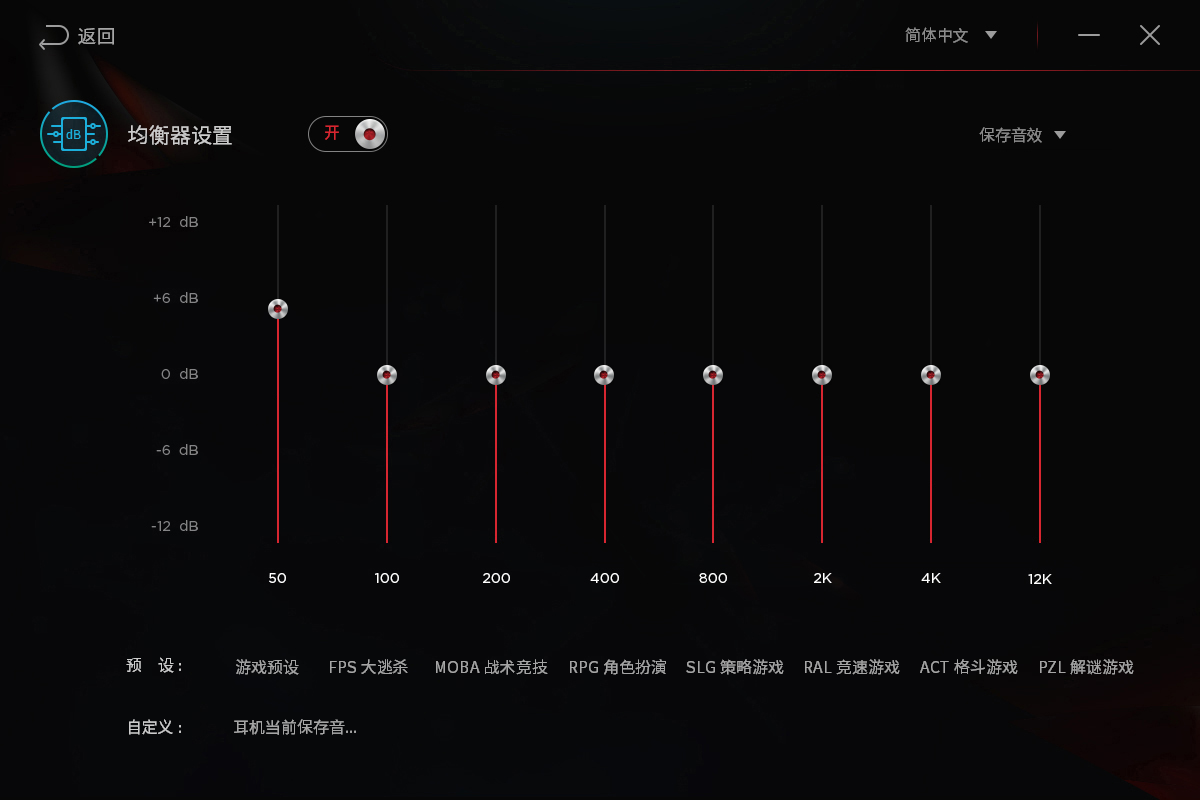Screen dimensions: 1200x800
Task: Click the 400 Hz slider knob
Action: tap(604, 375)
